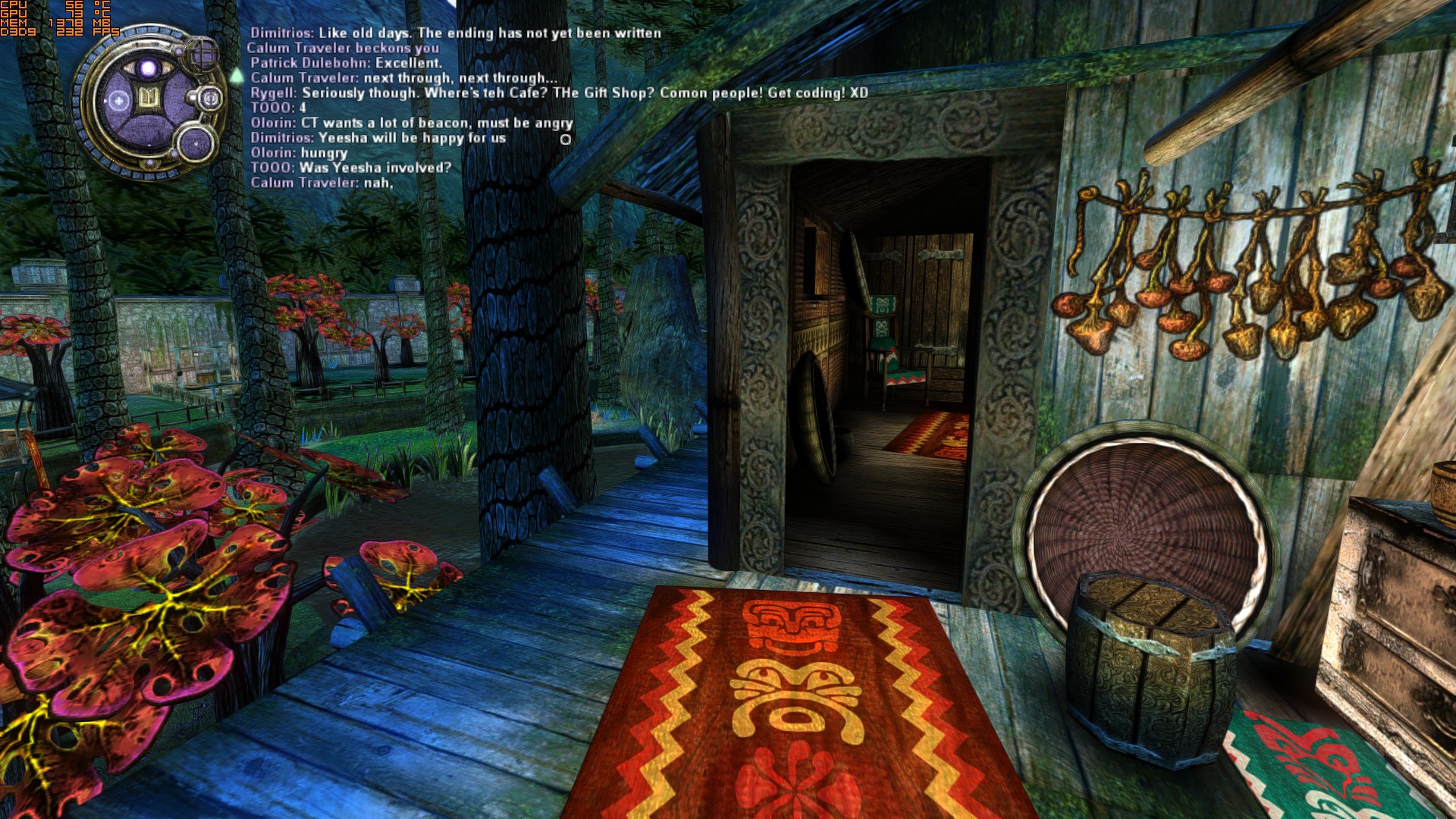This screenshot has width=1456, height=819.
Task: Activate the small ringed dial beside the KI
Action: coord(209,98)
